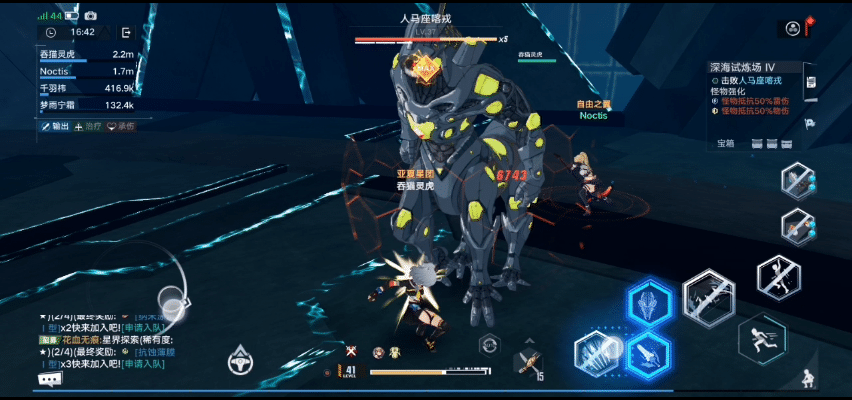Switch to the 承伤 damage-taken tab
This screenshot has height=400, width=852.
click(x=121, y=126)
